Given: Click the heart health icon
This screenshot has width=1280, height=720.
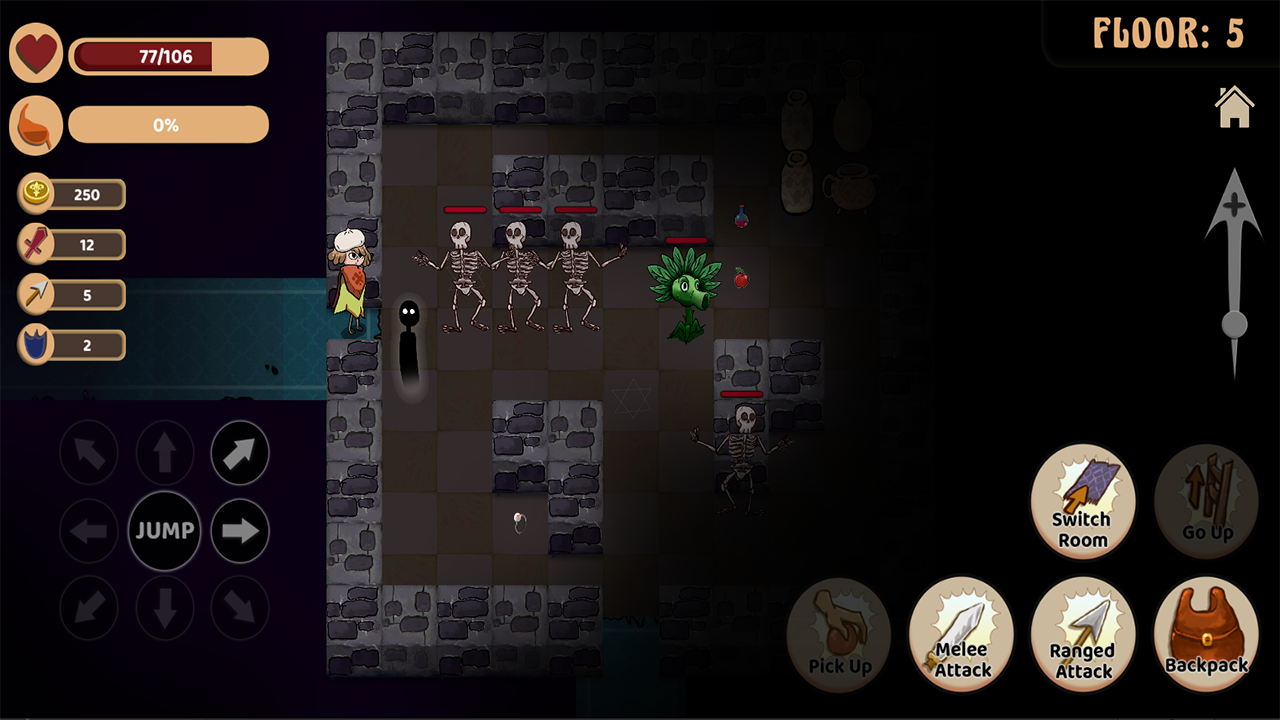Looking at the screenshot, I should [x=36, y=52].
